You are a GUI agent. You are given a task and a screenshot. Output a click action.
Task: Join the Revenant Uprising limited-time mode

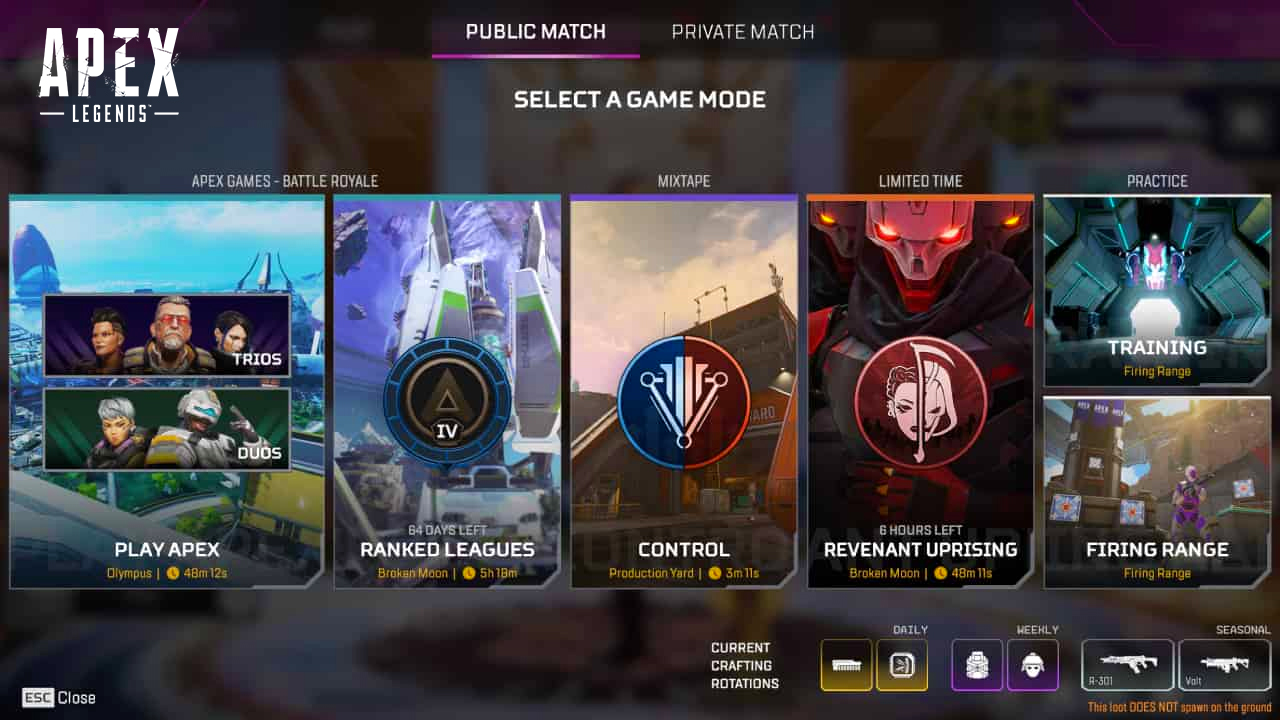[x=919, y=550]
